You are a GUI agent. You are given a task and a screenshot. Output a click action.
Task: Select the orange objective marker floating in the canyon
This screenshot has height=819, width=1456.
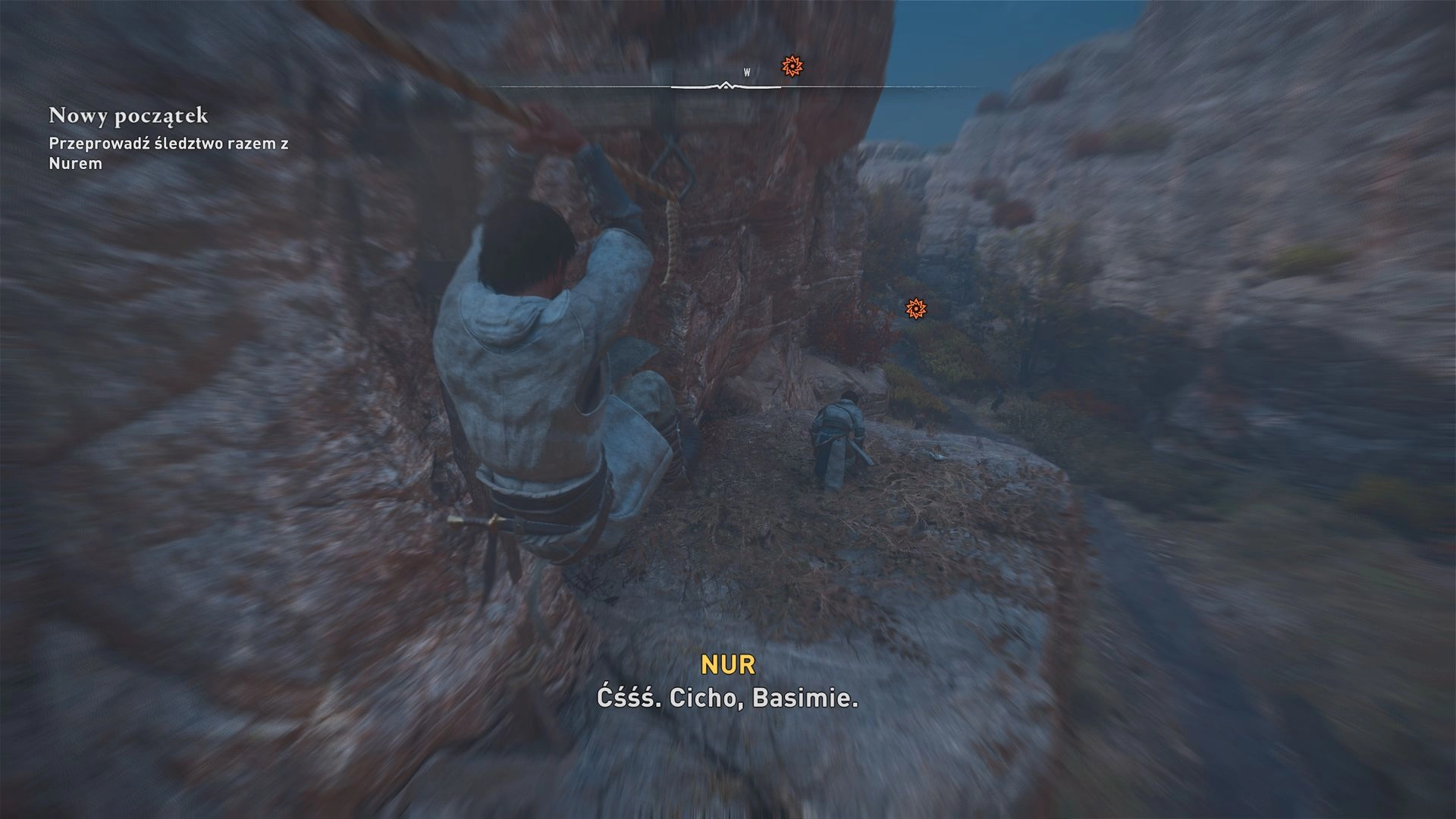[916, 309]
